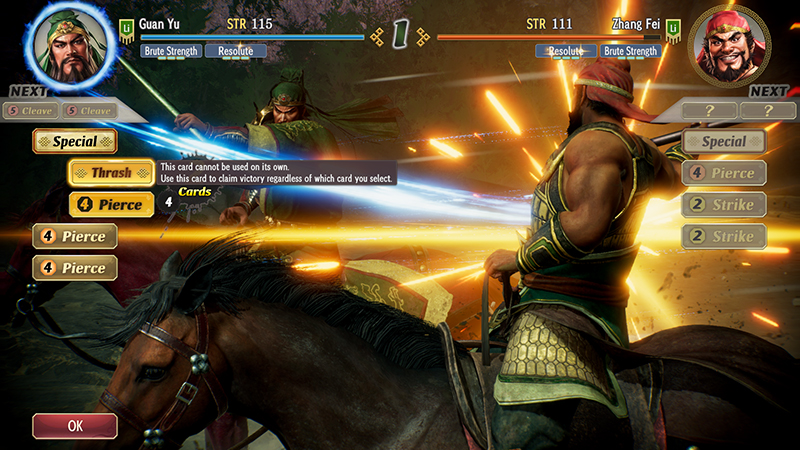Select Zhang Fei's Brute Strength trait tag
800x450 pixels.
[x=630, y=51]
